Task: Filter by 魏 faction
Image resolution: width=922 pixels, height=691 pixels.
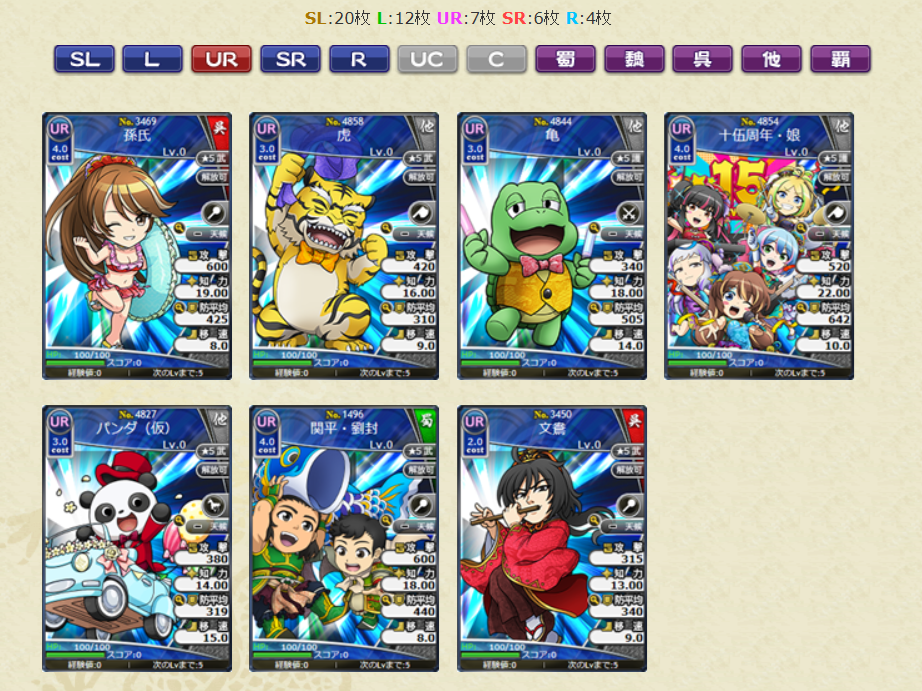Action: click(x=634, y=59)
